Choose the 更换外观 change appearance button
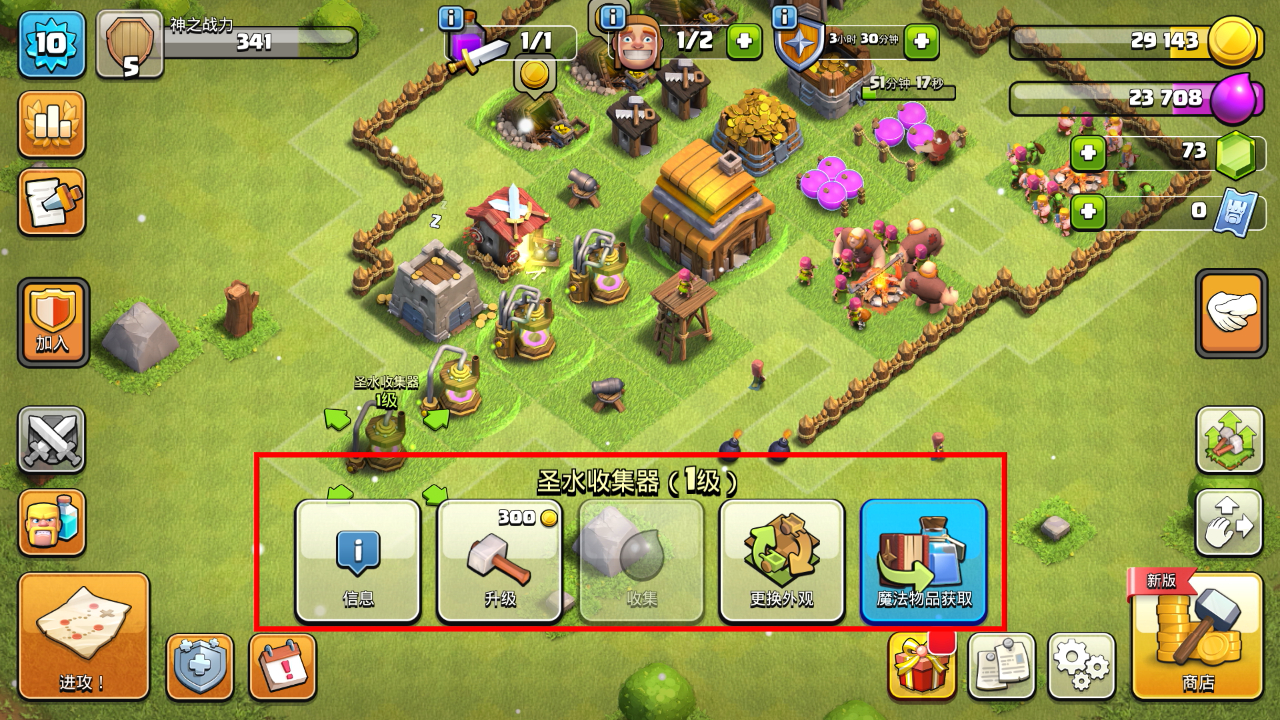 (x=782, y=560)
